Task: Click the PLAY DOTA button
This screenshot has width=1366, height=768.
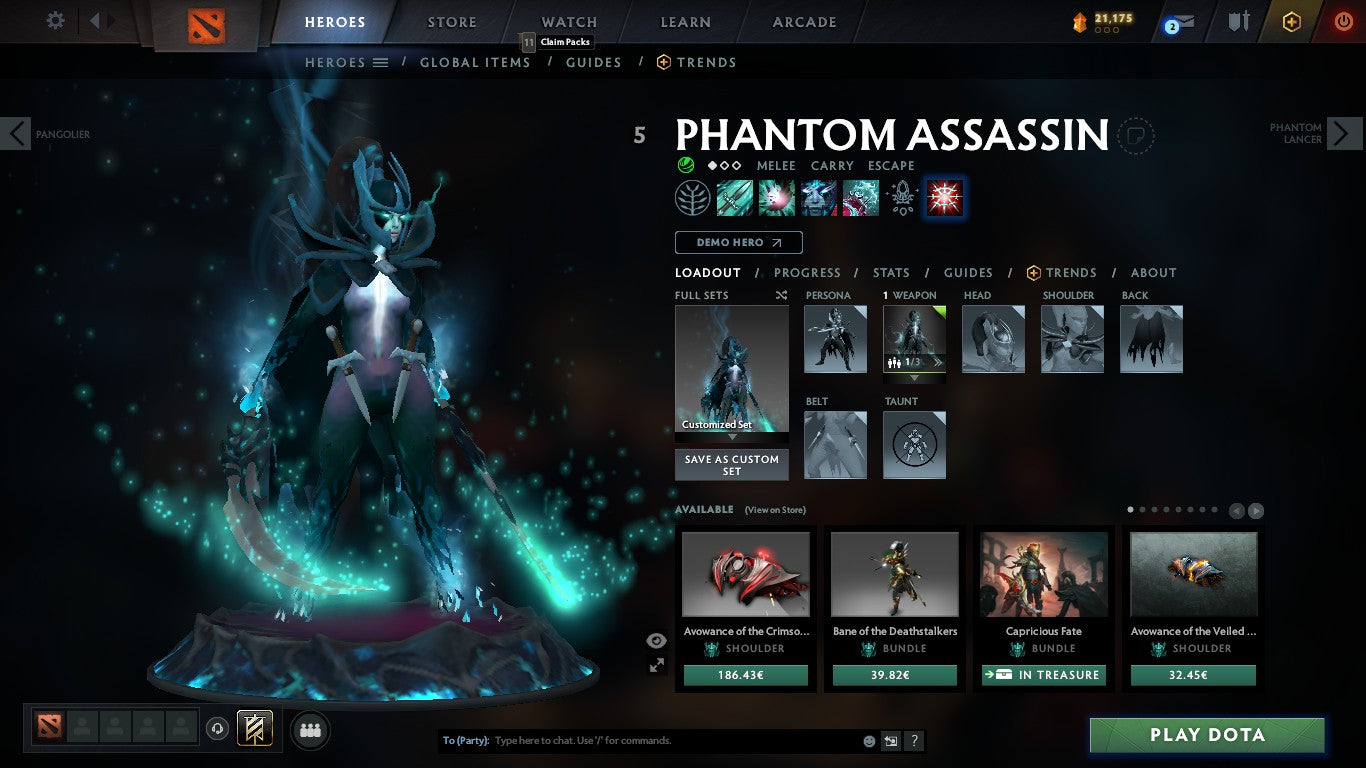Action: pyautogui.click(x=1208, y=734)
